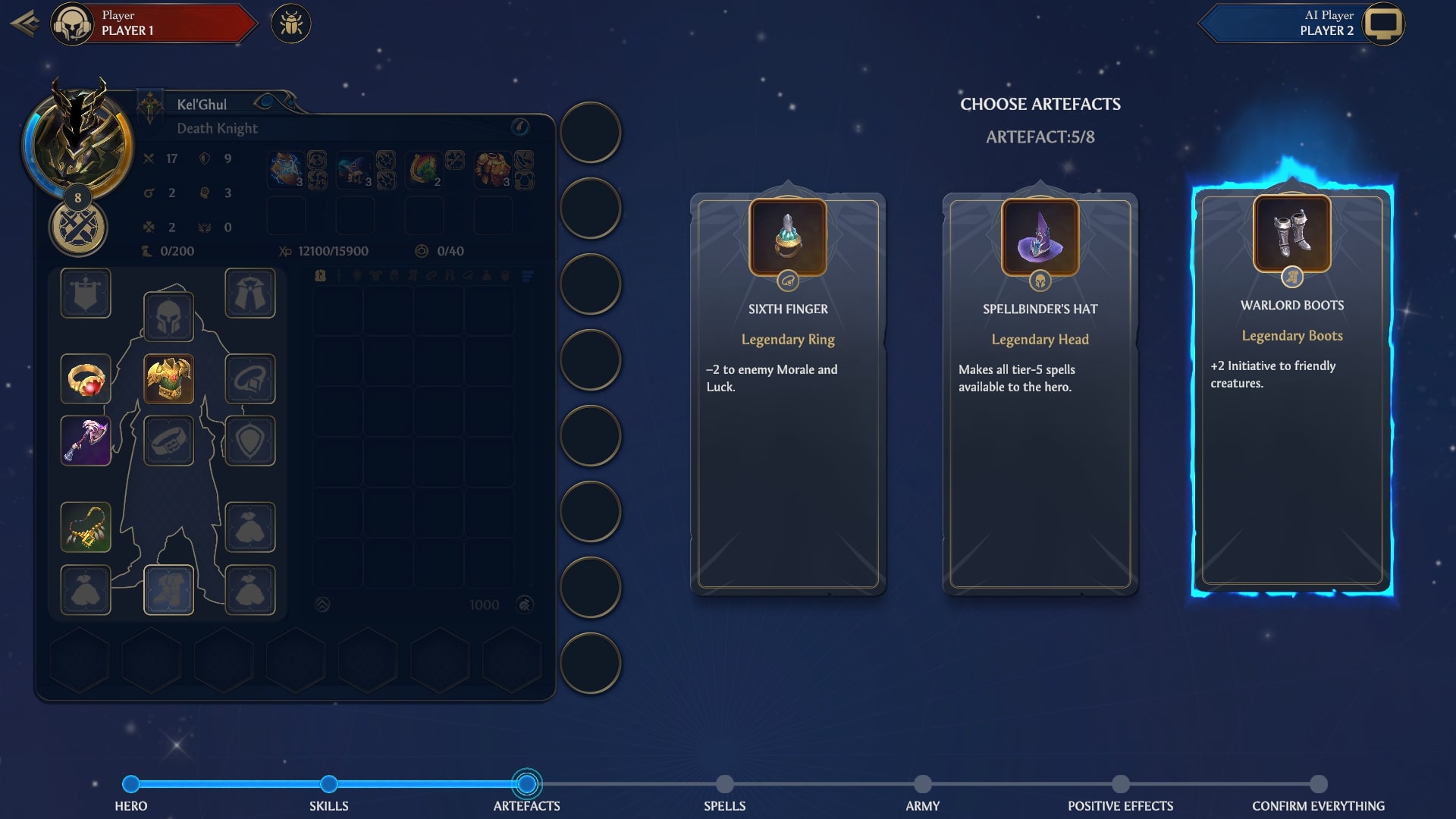Viewport: 1456px width, 819px height.
Task: Select the purple axe in the weapon slot
Action: [x=86, y=440]
